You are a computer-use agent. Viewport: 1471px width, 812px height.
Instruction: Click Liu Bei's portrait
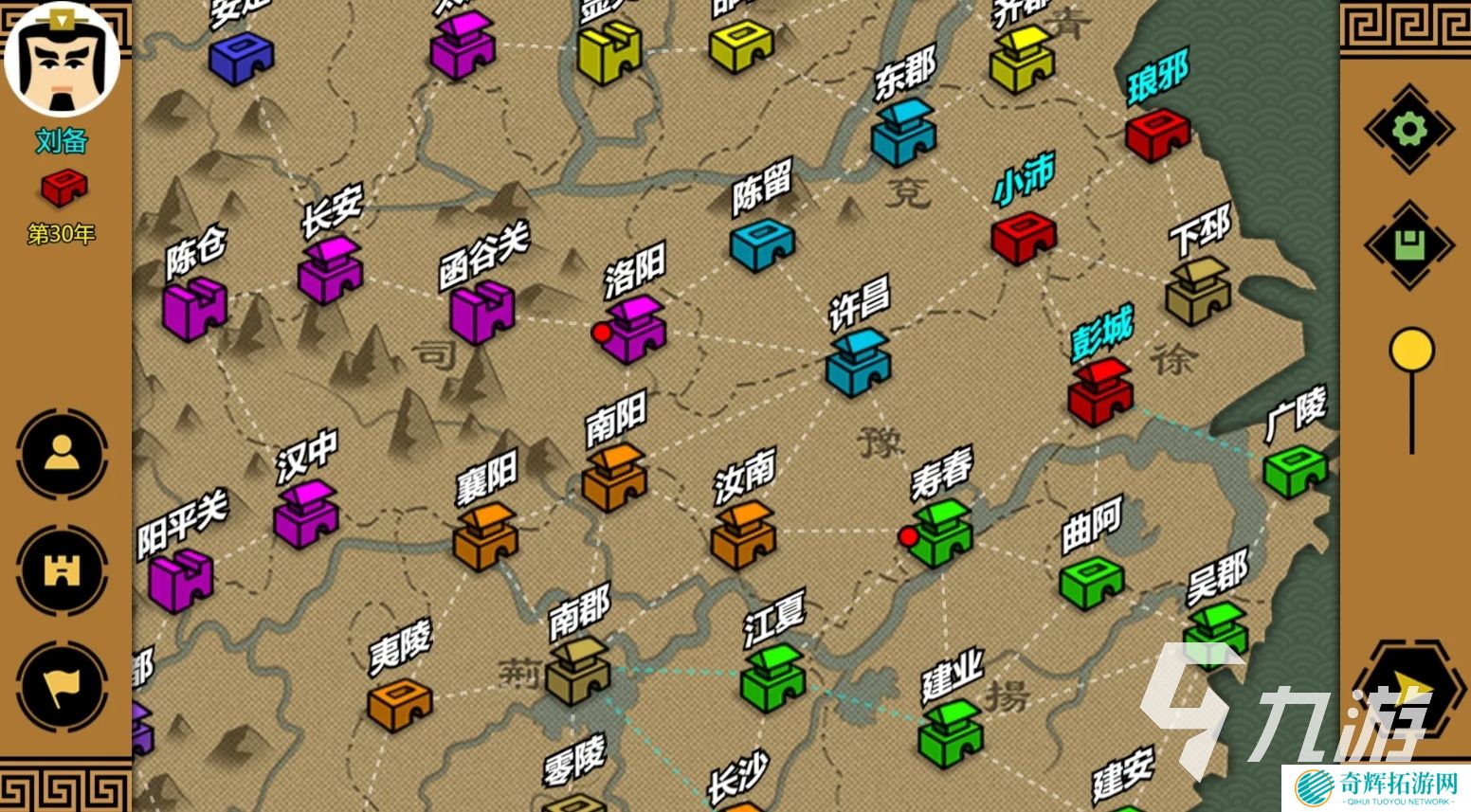pyautogui.click(x=61, y=59)
